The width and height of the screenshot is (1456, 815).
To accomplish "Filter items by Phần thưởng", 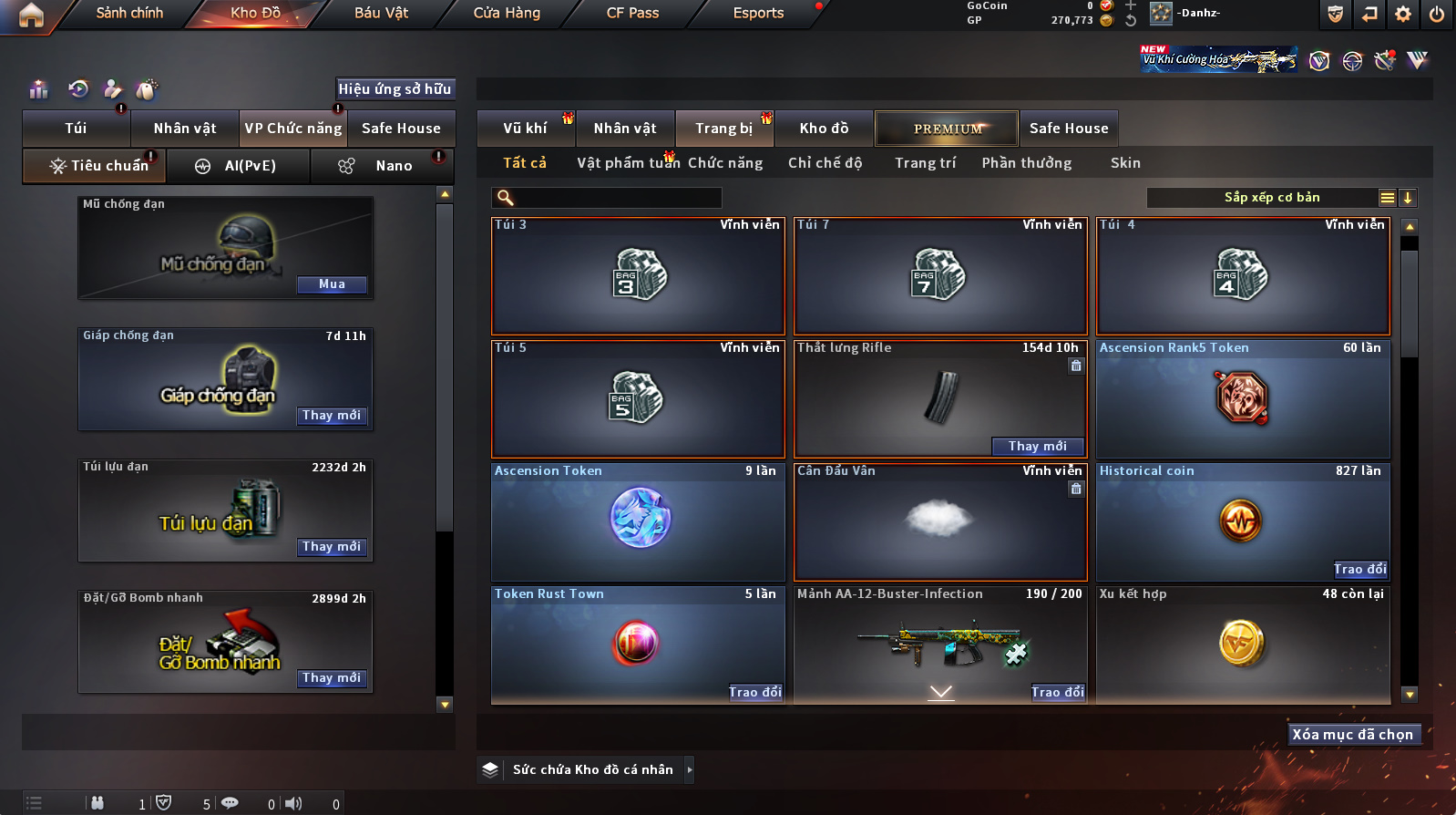I will (x=1026, y=163).
